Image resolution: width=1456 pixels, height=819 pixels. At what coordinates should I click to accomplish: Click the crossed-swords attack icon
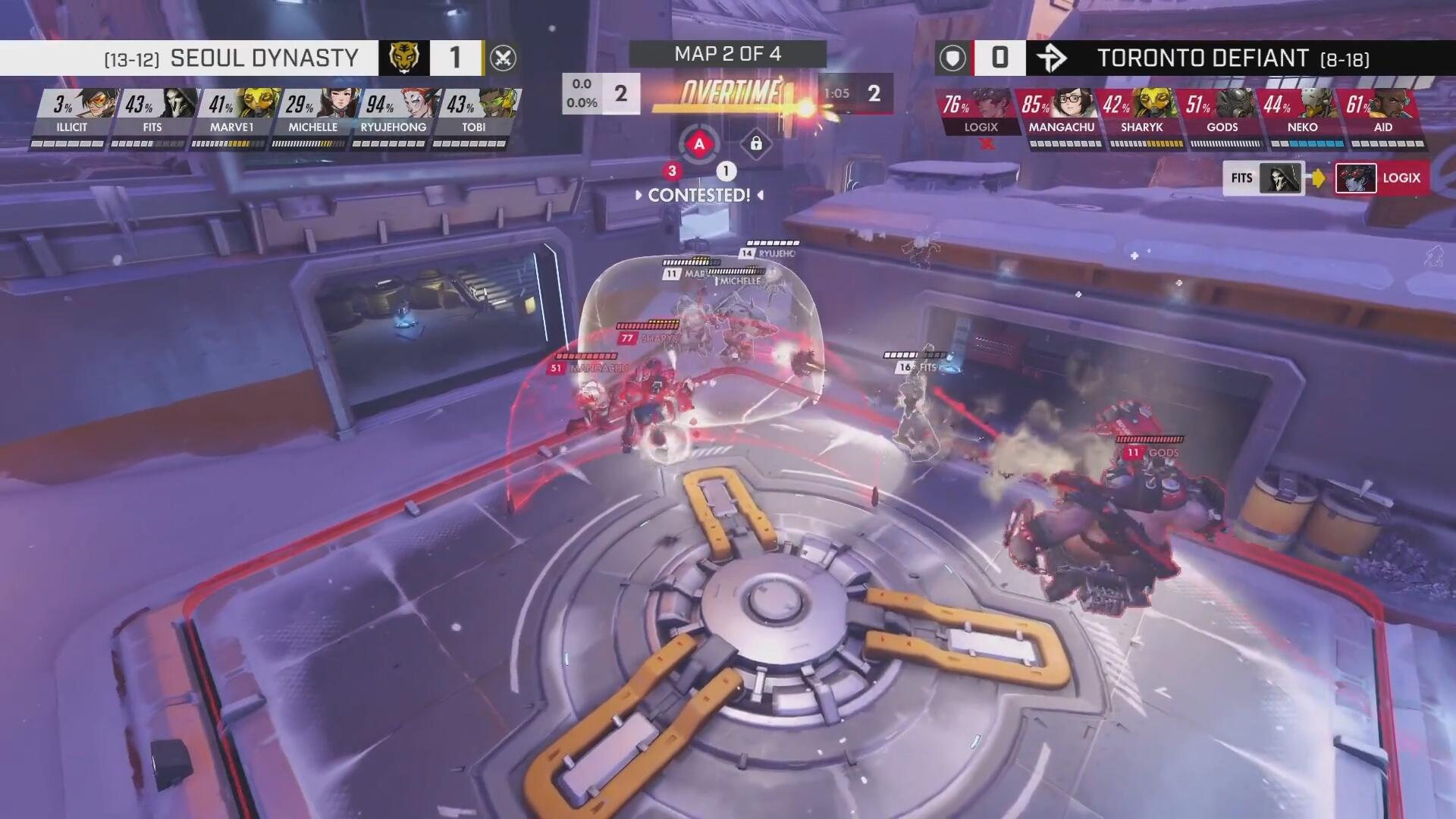click(503, 58)
